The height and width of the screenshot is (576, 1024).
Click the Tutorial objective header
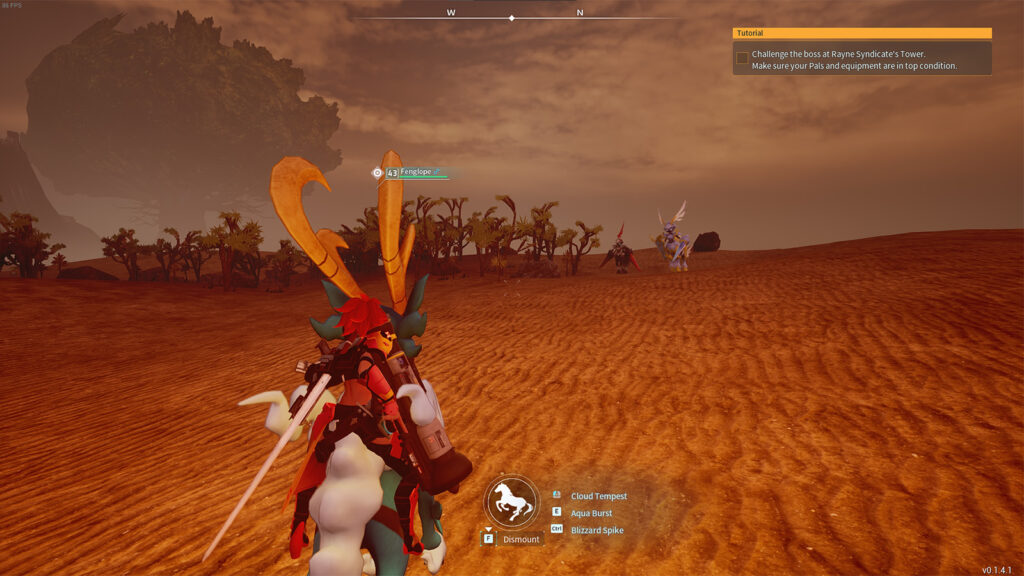(x=861, y=33)
